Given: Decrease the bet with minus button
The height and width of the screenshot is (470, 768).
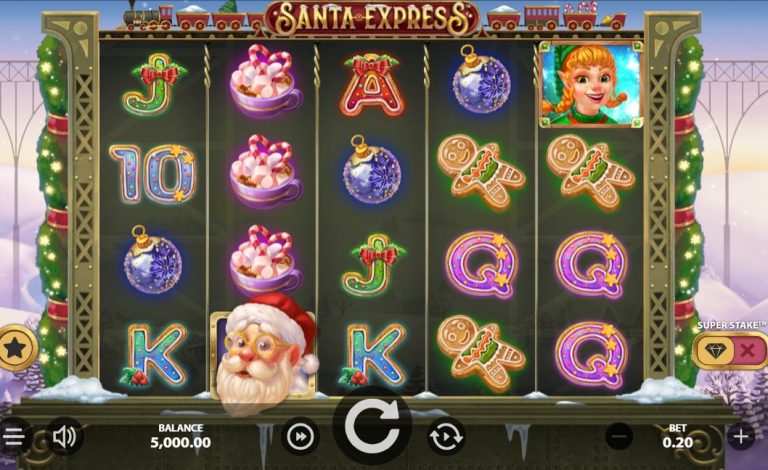Looking at the screenshot, I should [620, 436].
